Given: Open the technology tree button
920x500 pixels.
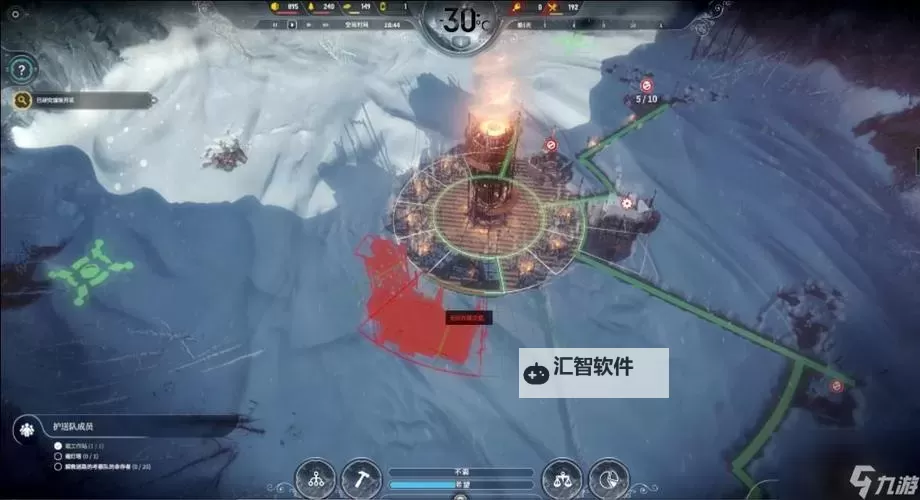Looking at the screenshot, I should click(x=318, y=478).
